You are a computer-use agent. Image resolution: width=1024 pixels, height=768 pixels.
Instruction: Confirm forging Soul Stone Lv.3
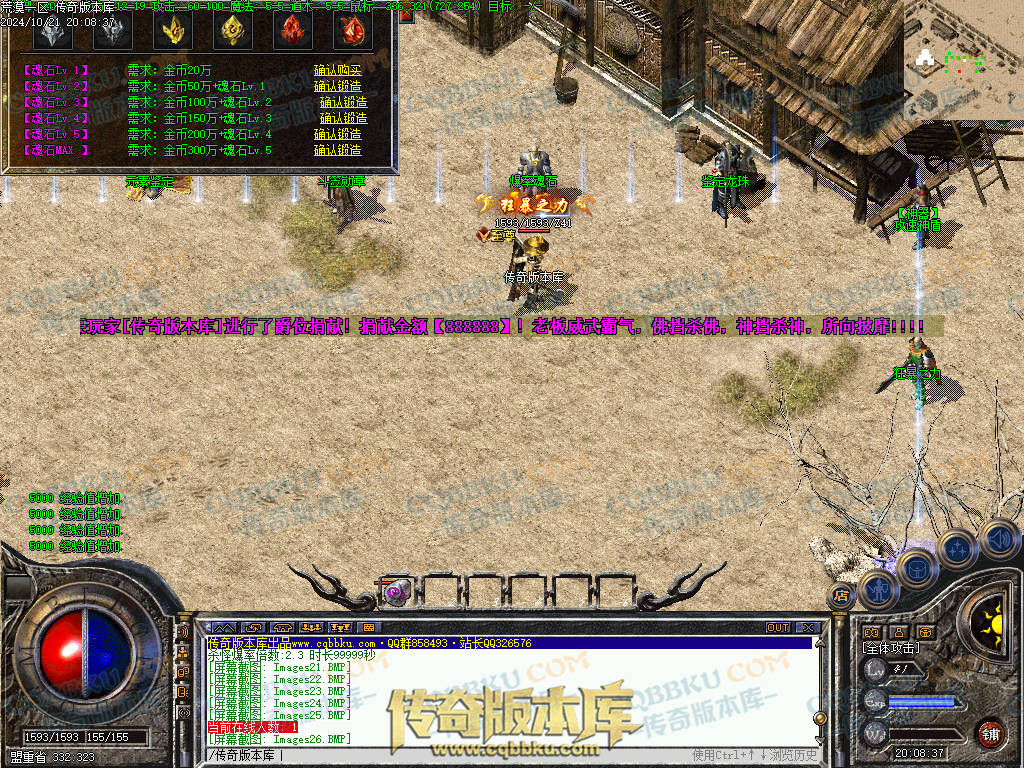point(343,102)
